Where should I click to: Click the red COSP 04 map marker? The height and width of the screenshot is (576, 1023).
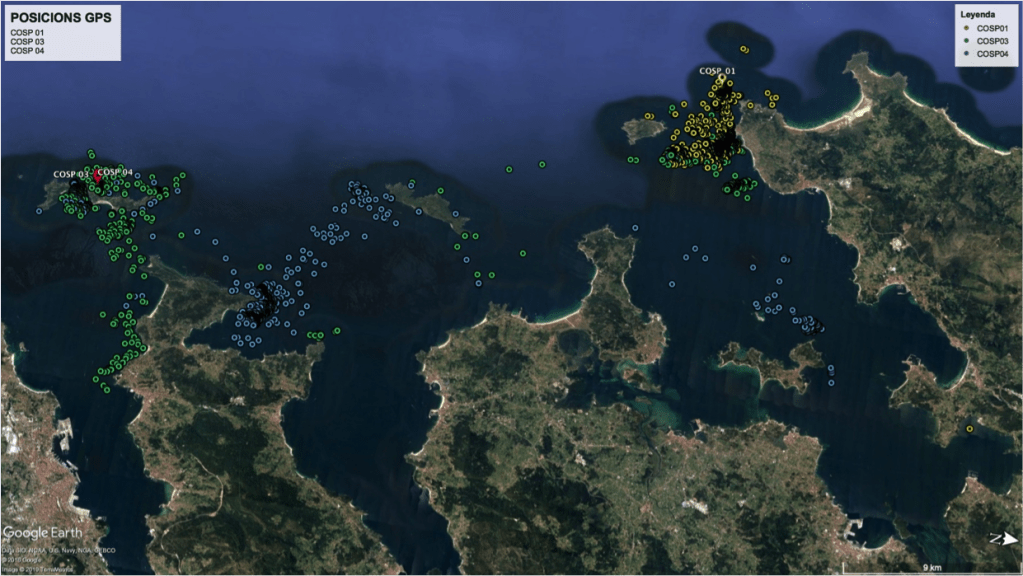[x=97, y=175]
